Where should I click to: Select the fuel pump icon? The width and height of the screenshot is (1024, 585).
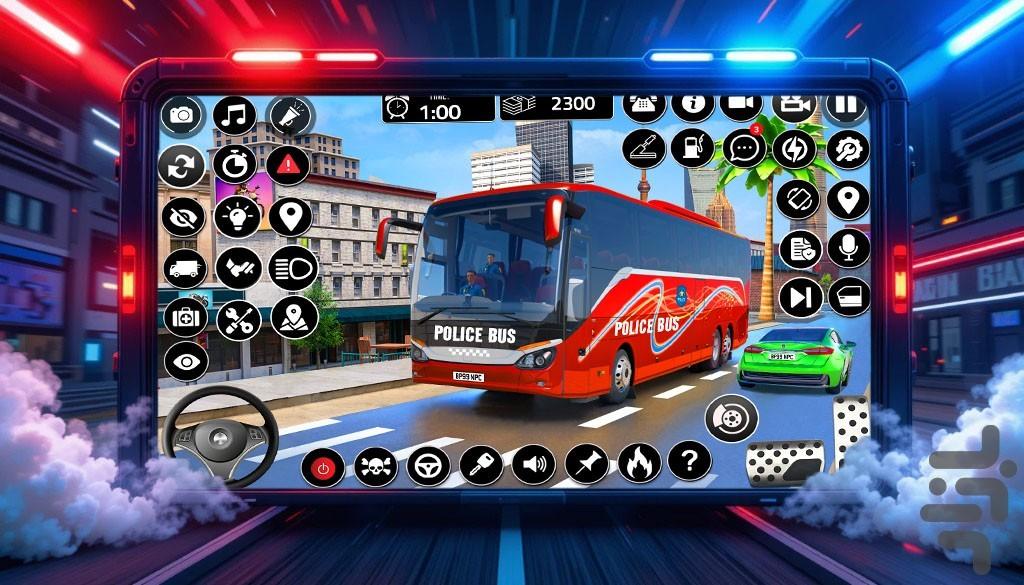pyautogui.click(x=692, y=148)
